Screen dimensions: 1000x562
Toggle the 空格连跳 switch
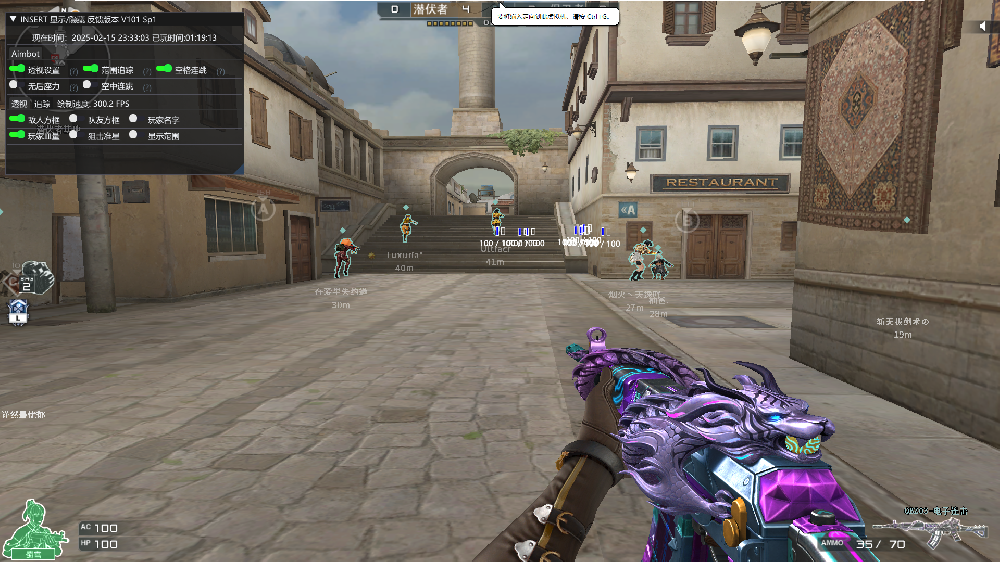(163, 70)
